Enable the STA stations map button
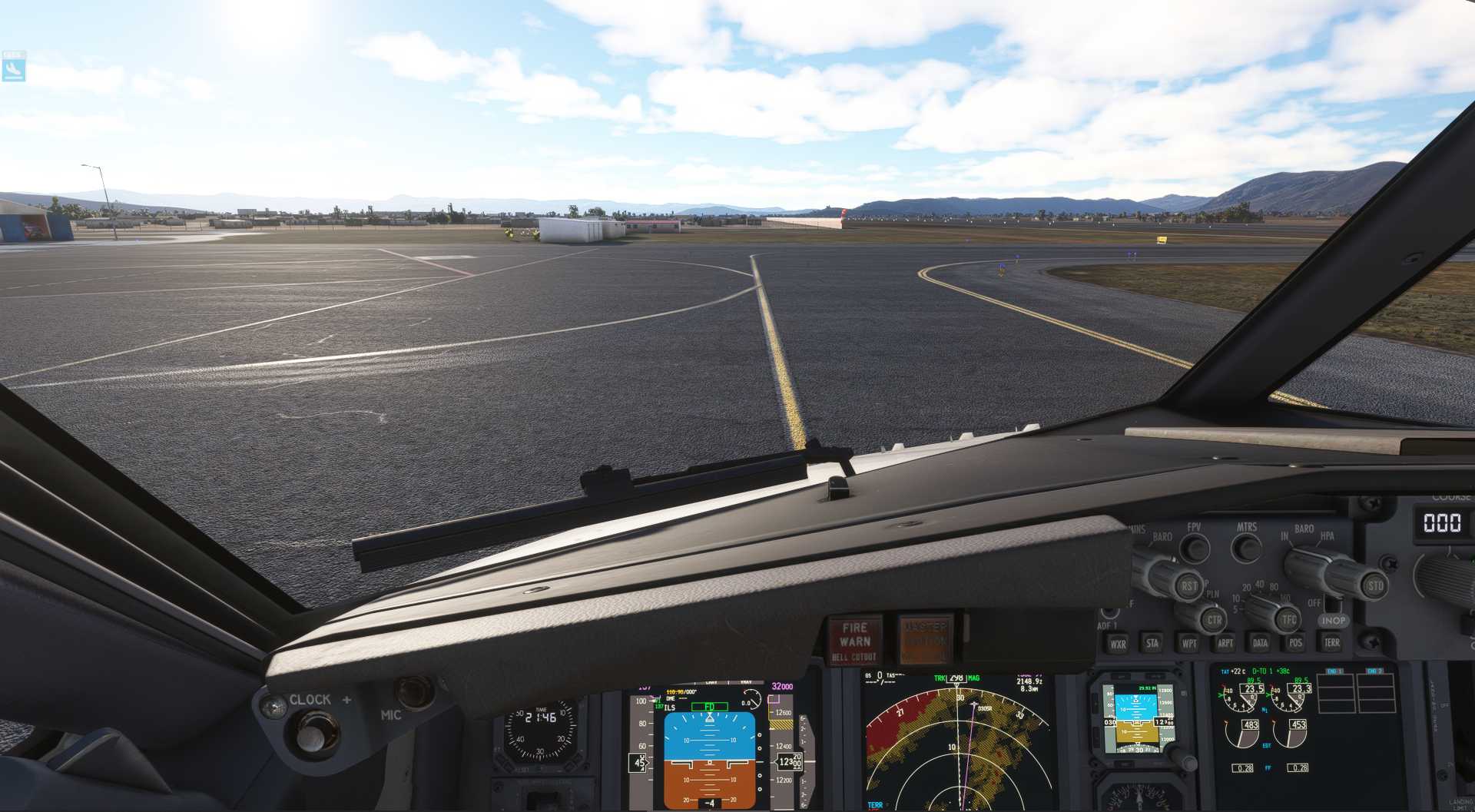This screenshot has width=1475, height=812. click(x=1152, y=643)
